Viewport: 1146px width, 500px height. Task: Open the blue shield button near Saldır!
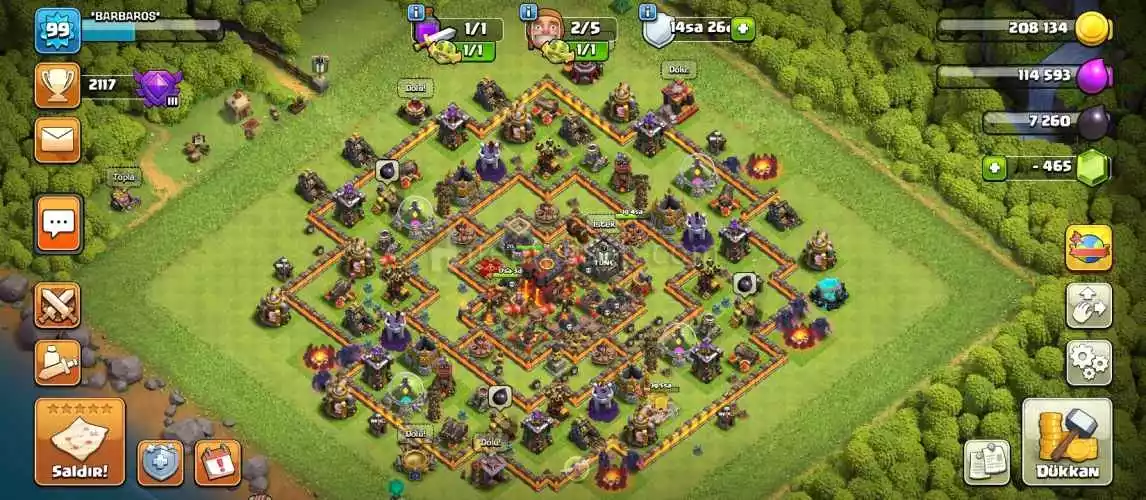[x=160, y=462]
